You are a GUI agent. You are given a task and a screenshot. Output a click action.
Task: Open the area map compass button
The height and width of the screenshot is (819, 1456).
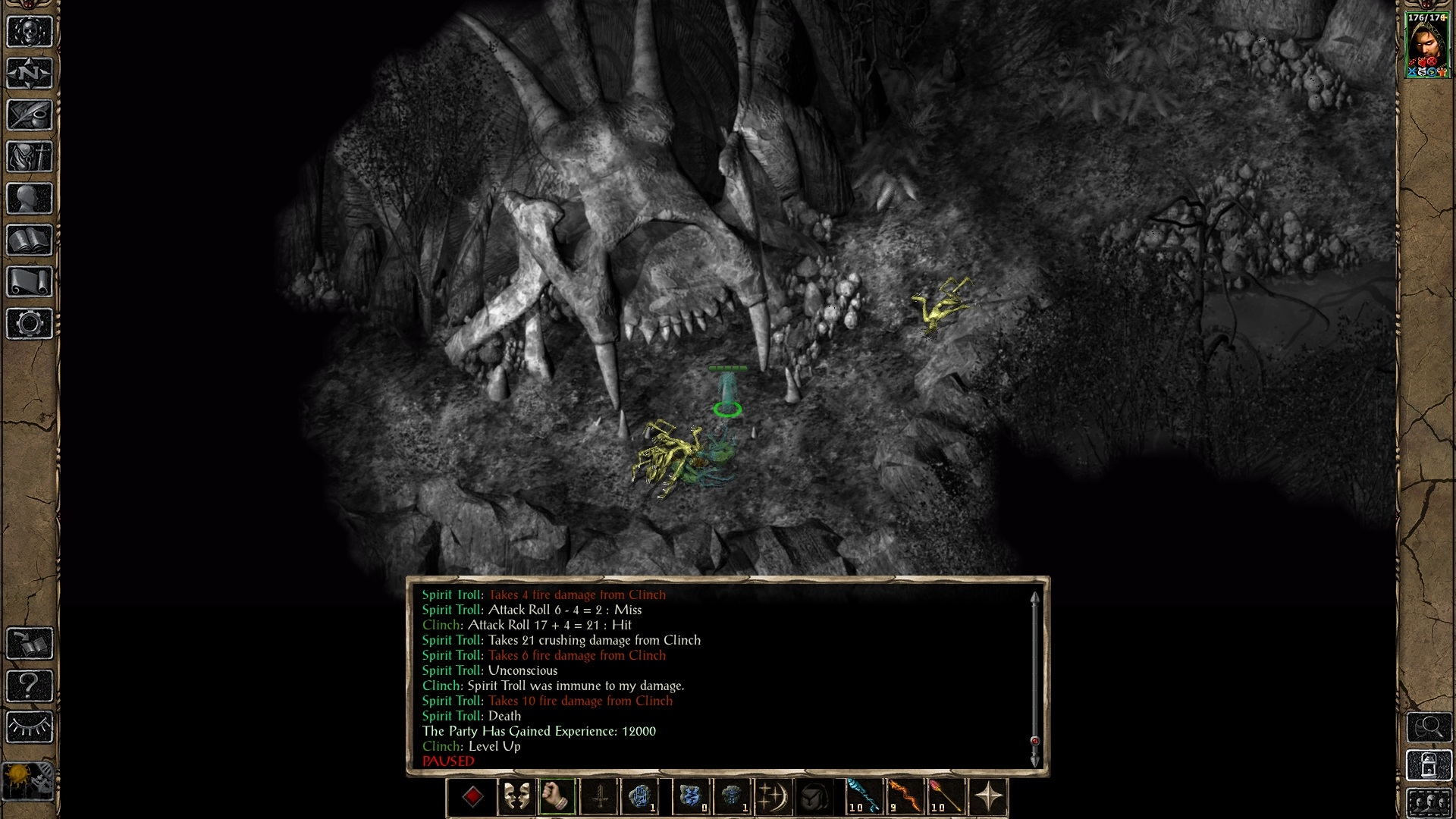30,74
